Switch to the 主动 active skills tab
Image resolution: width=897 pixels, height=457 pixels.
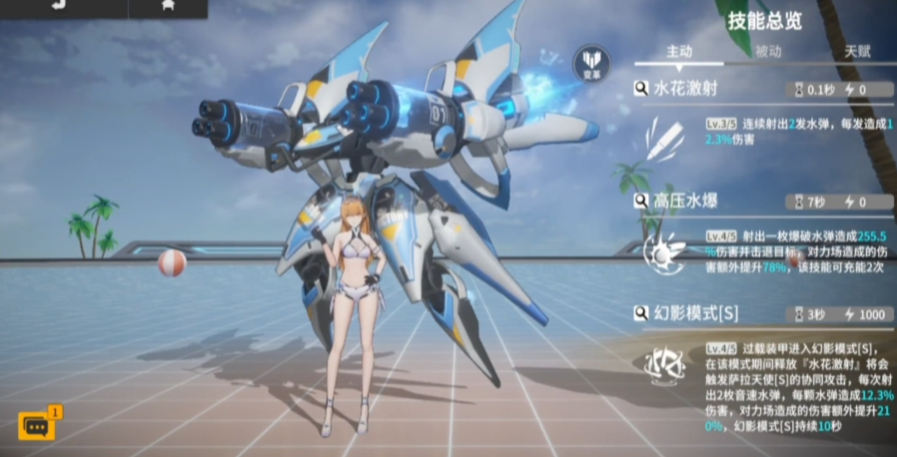click(679, 52)
